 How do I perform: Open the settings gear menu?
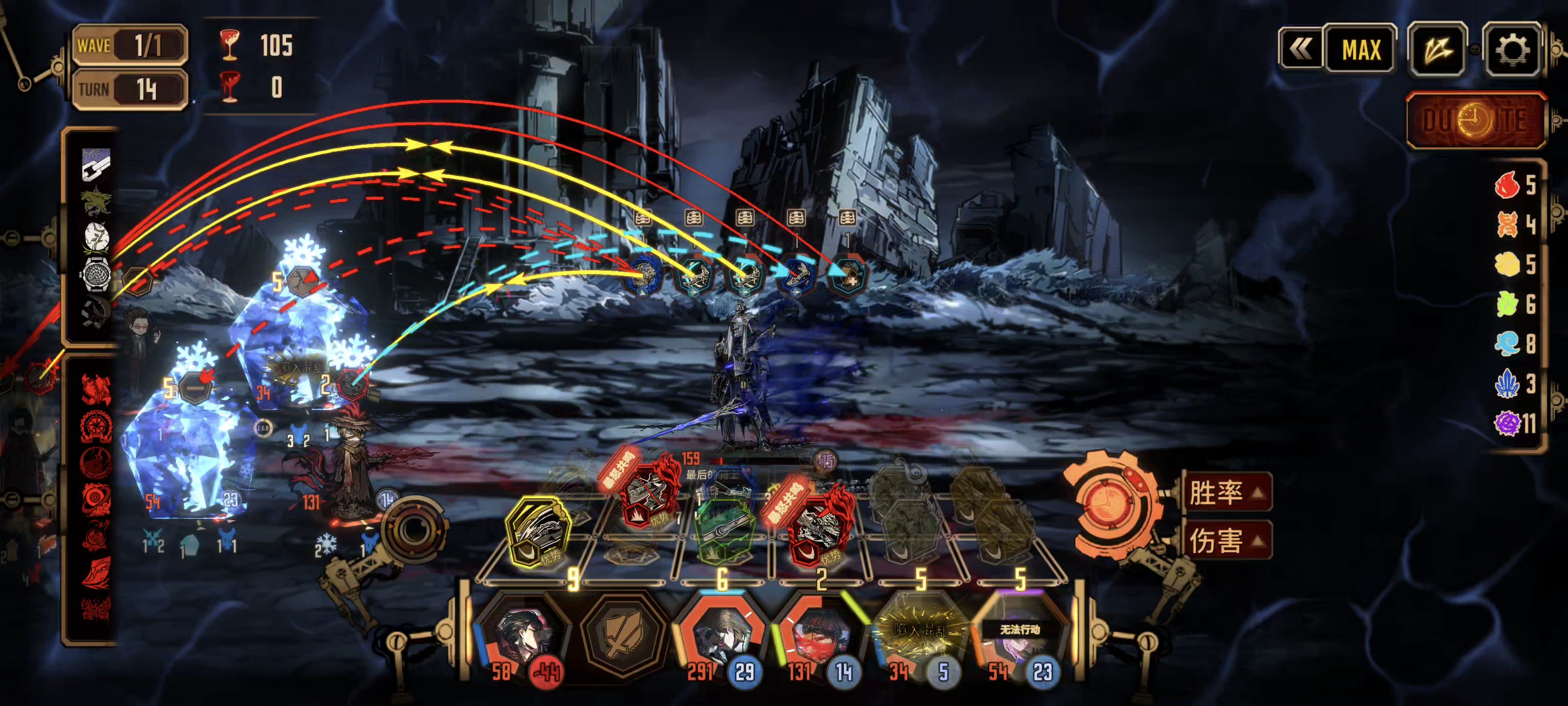(x=1511, y=50)
